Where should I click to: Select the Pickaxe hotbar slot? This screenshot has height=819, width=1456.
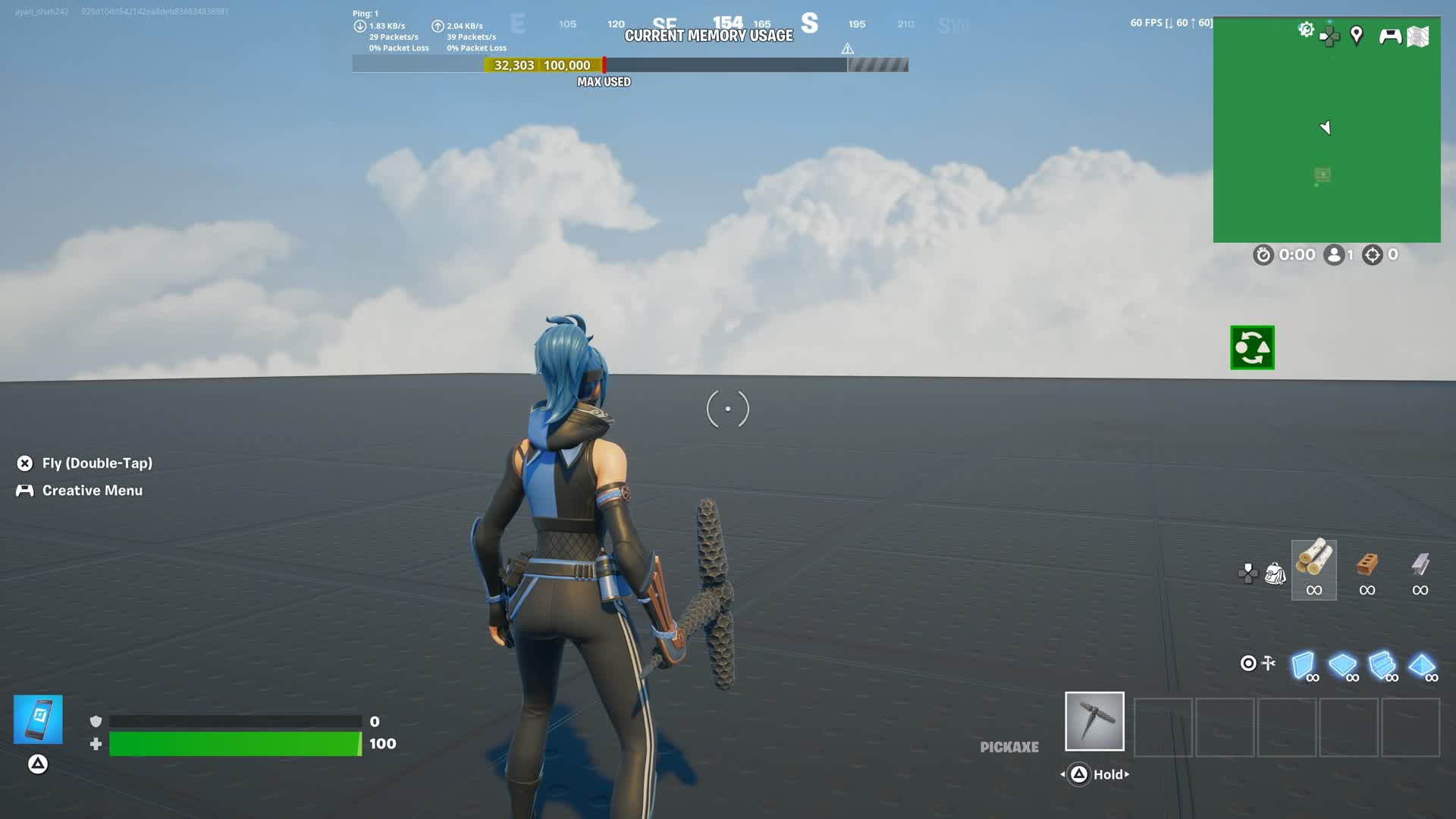point(1094,721)
